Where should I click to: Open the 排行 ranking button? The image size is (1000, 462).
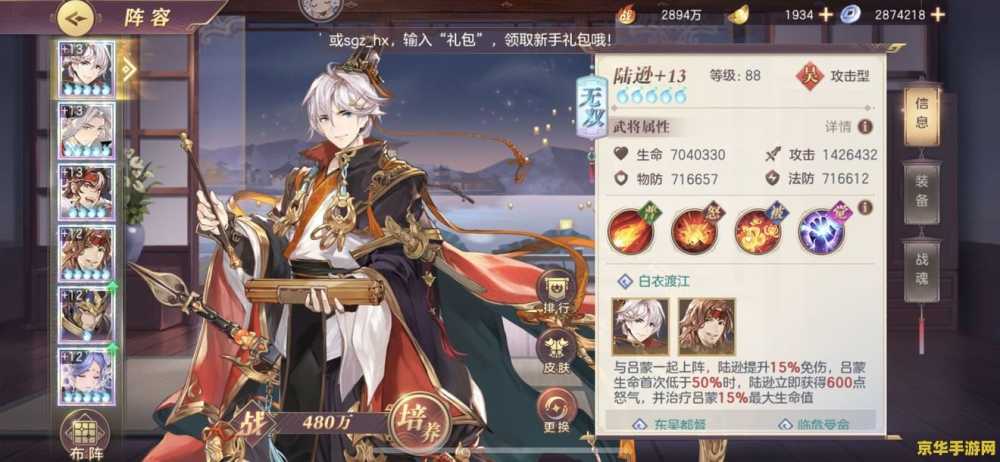pyautogui.click(x=556, y=291)
